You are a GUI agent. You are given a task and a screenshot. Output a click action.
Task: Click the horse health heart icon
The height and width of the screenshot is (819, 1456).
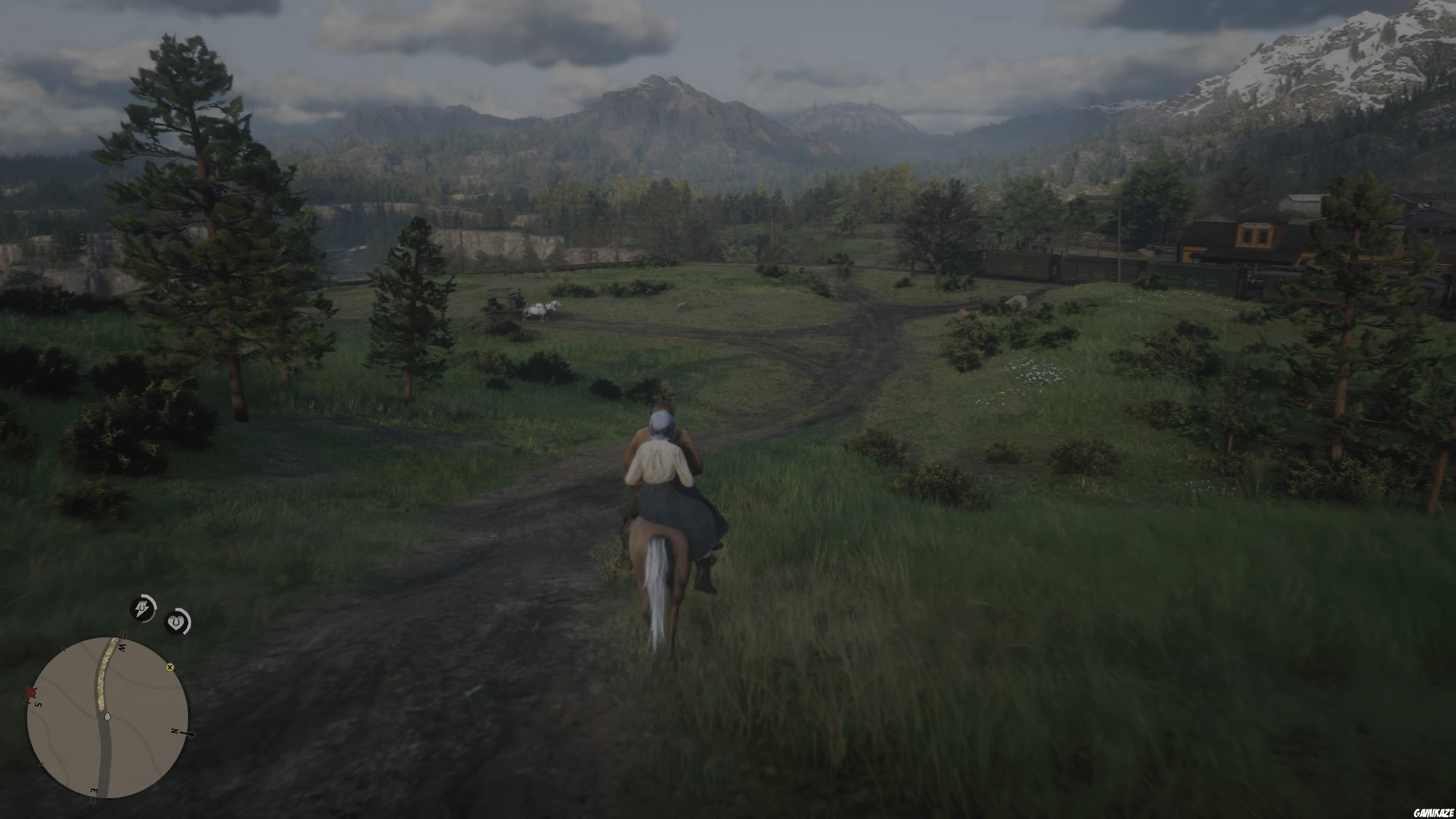click(x=176, y=622)
